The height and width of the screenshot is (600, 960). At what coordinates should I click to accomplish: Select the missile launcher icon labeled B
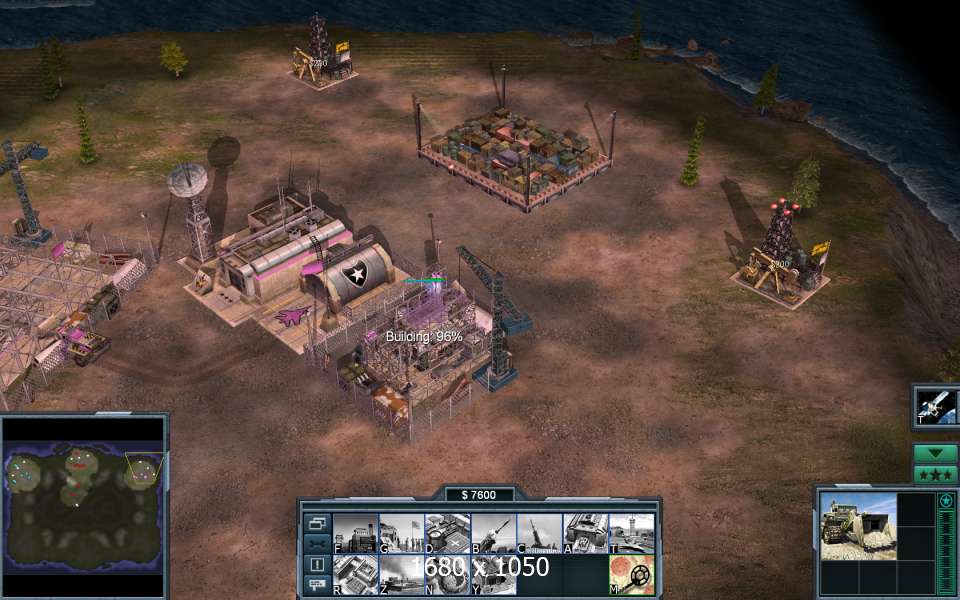[493, 533]
